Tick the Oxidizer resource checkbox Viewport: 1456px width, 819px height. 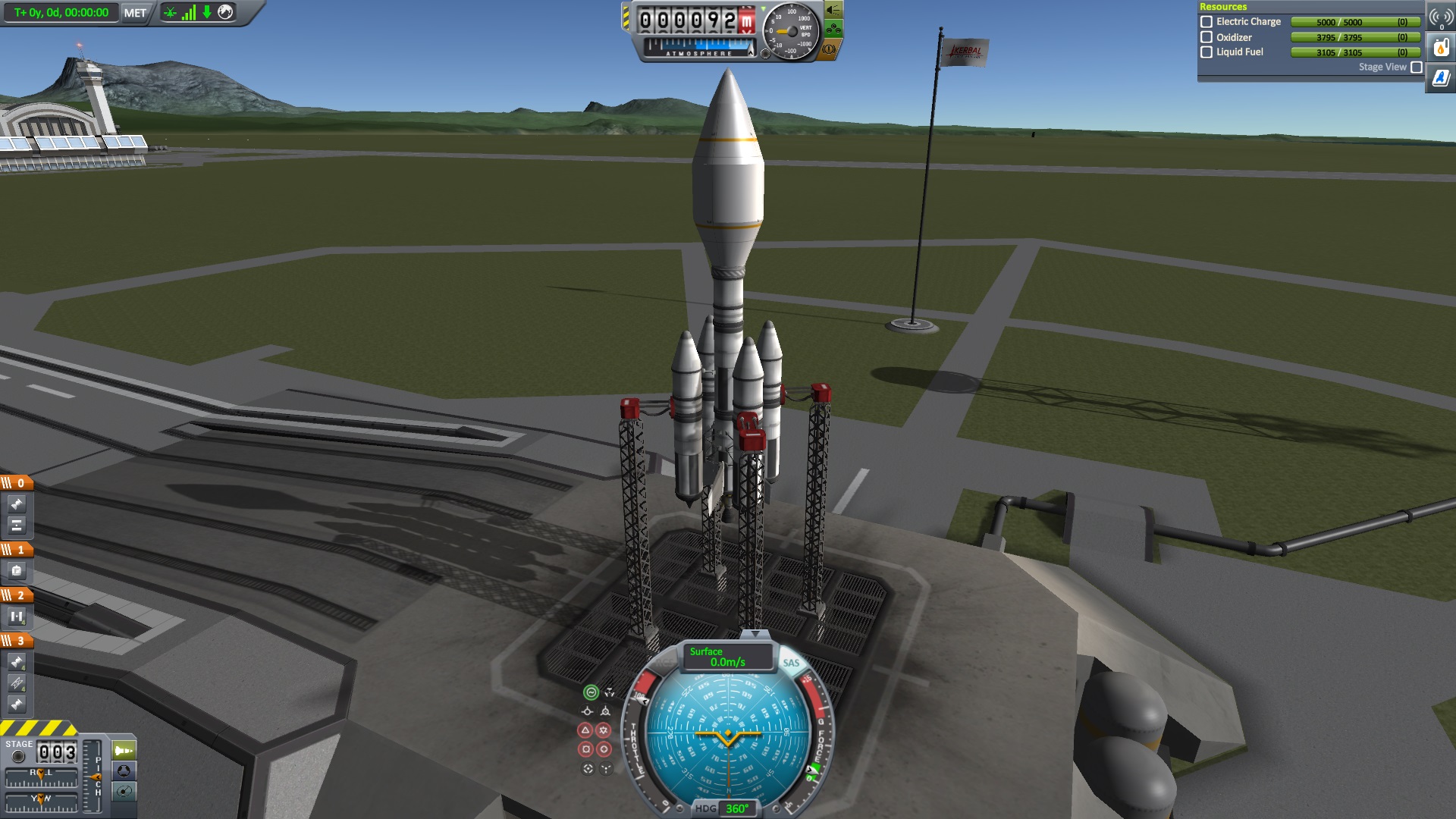point(1207,37)
